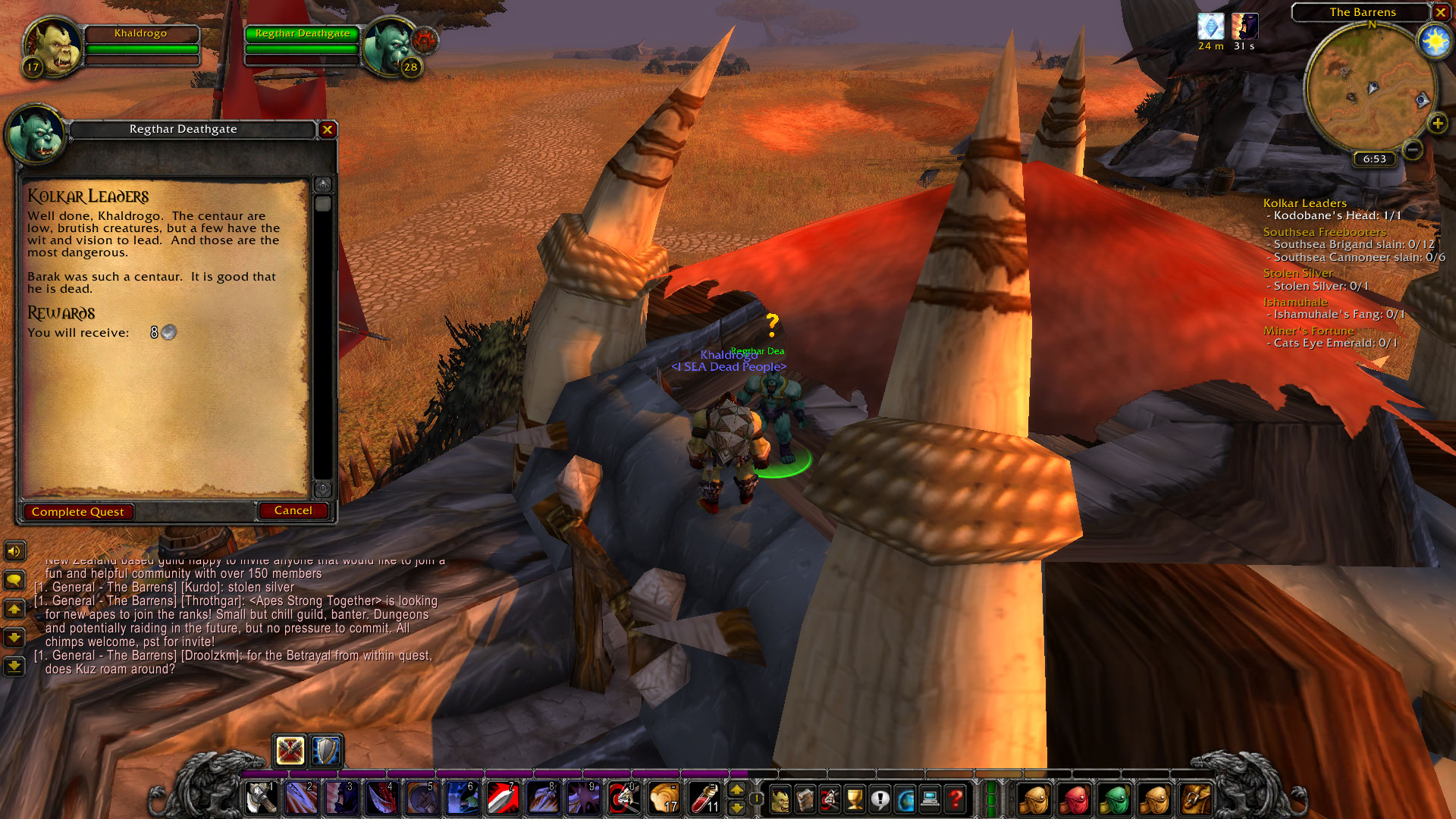Viewport: 1456px width, 819px height.
Task: Select the Southsea Freebooters quest tracker entry
Action: [1324, 231]
